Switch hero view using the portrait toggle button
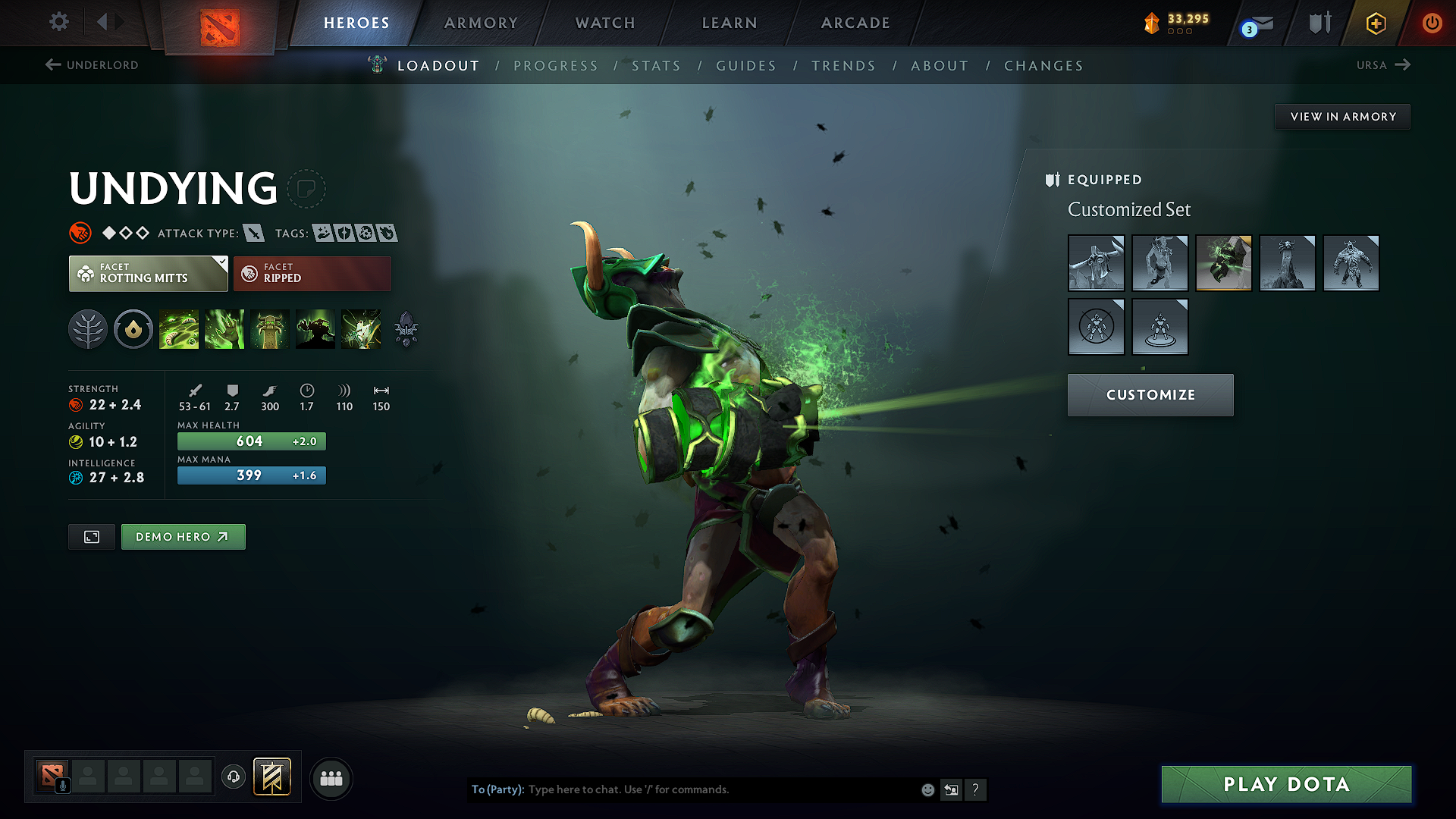The height and width of the screenshot is (819, 1456). click(91, 536)
